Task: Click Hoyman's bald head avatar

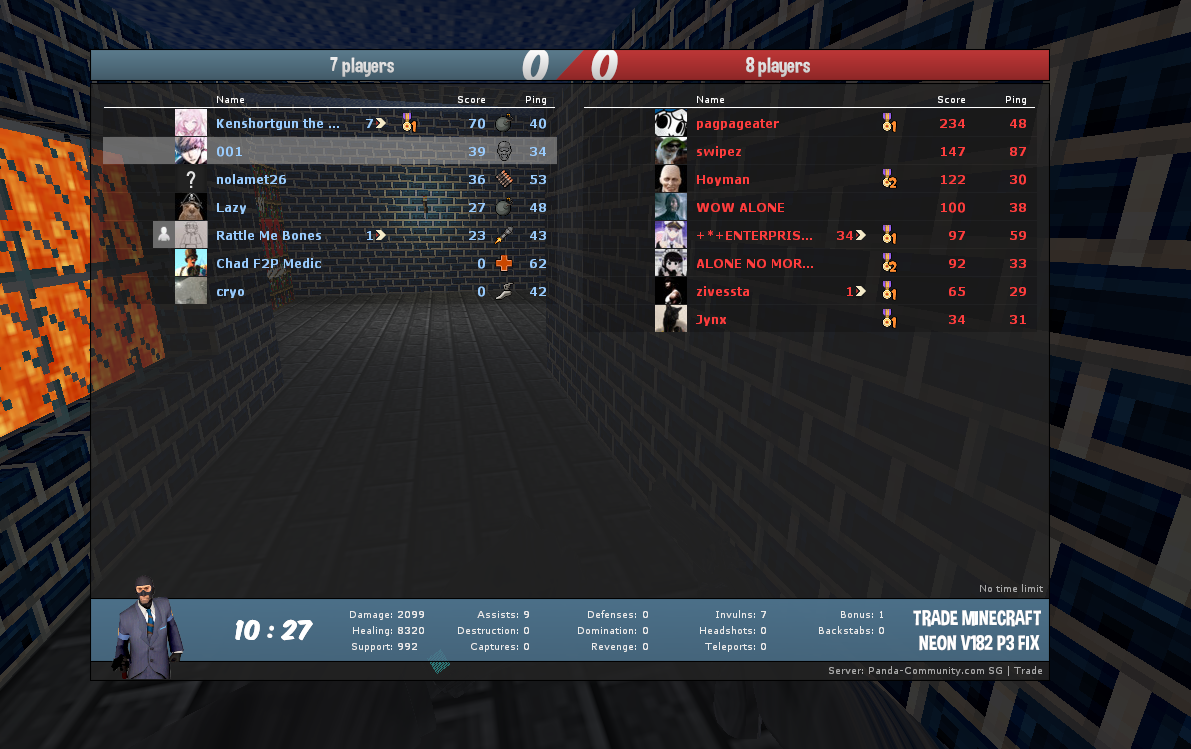Action: point(670,179)
